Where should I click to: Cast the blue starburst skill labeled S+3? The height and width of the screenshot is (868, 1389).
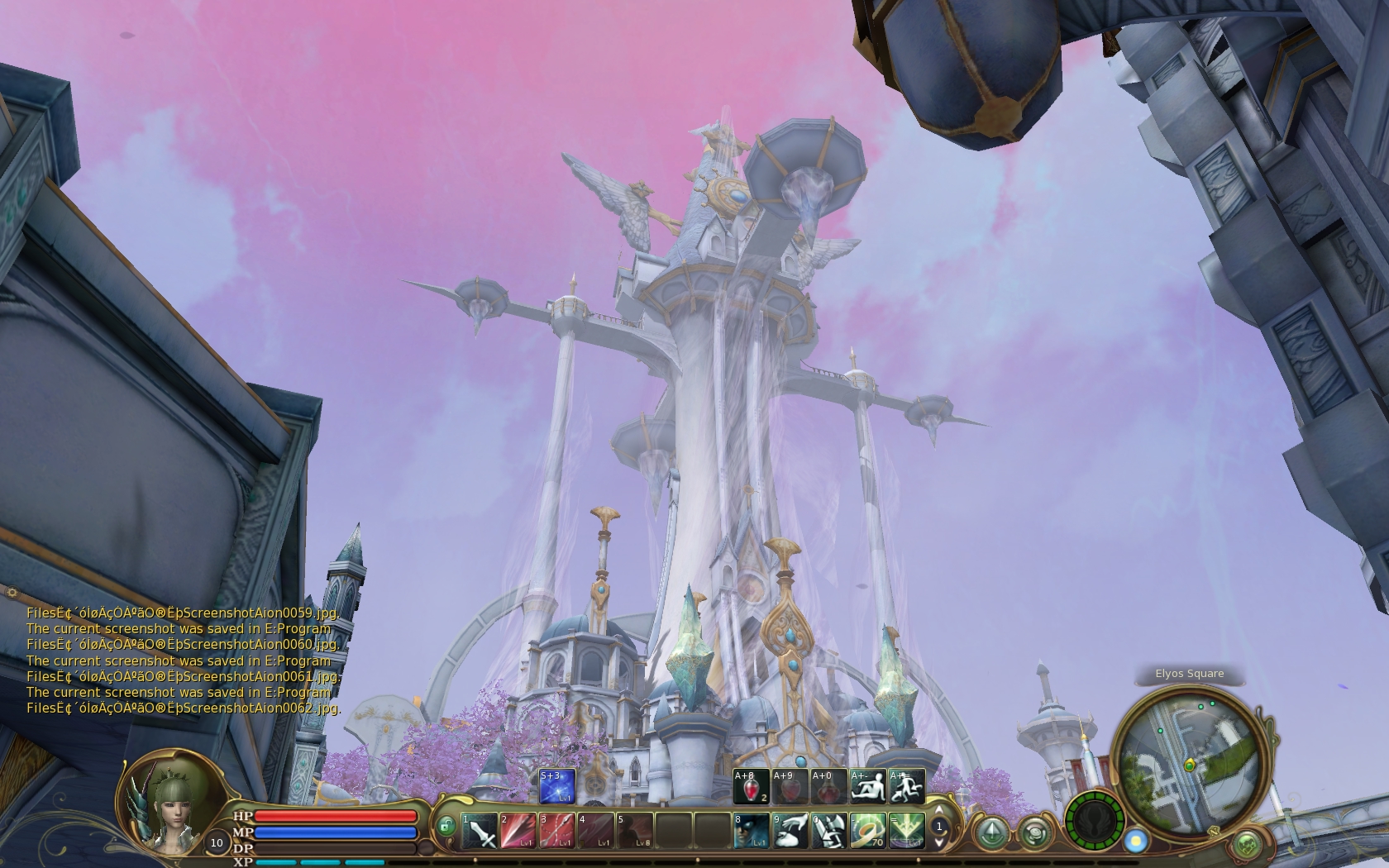tap(556, 786)
